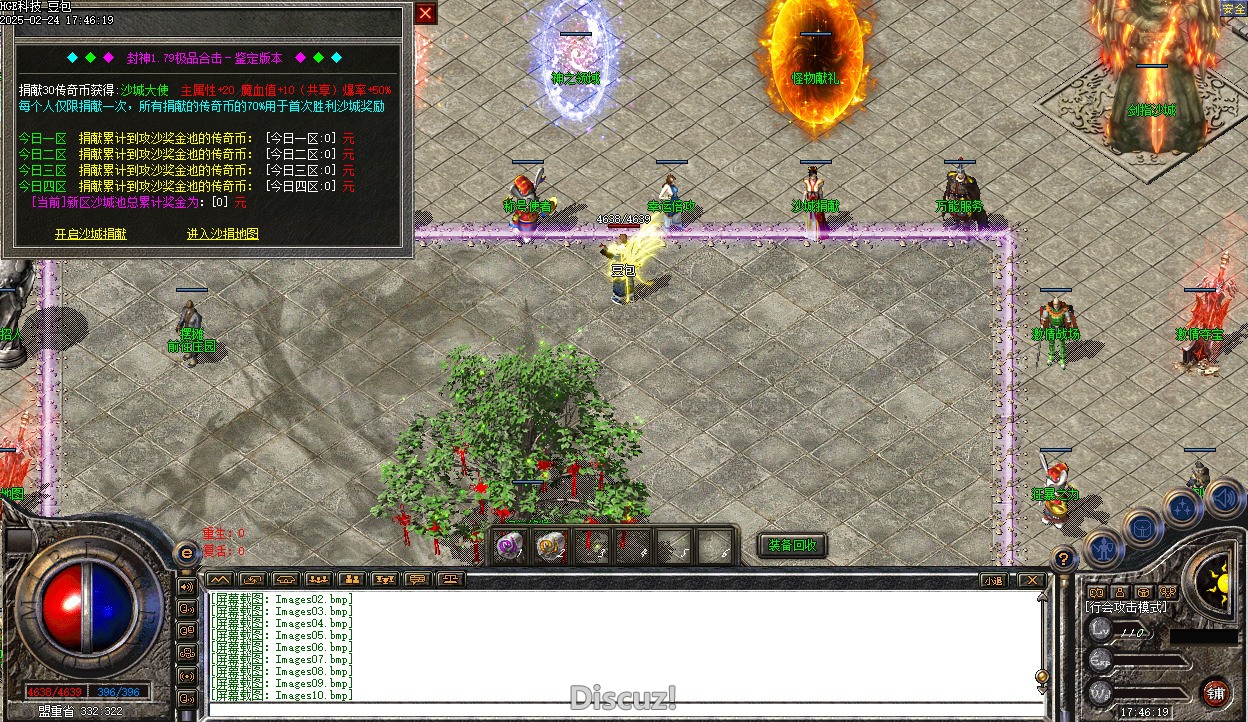Close the donation dialog with the red X
The width and height of the screenshot is (1248, 722).
425,13
